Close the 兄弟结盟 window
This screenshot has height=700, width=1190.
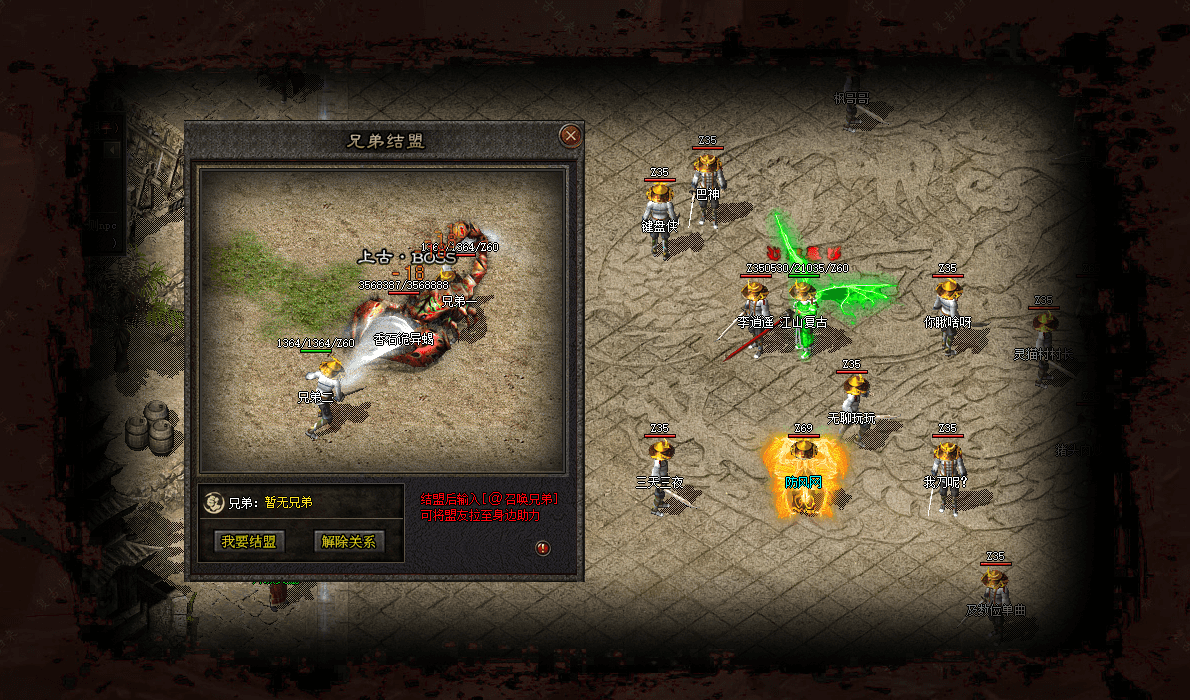[x=570, y=135]
